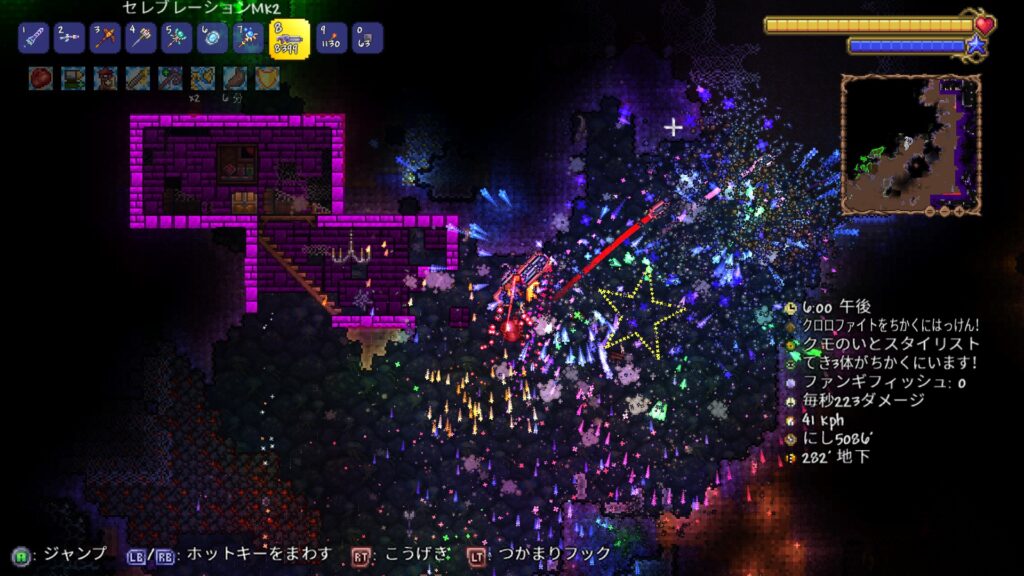Select the Celebration Mk2 launcher in hotbar slot 8
This screenshot has height=576, width=1024.
[289, 39]
